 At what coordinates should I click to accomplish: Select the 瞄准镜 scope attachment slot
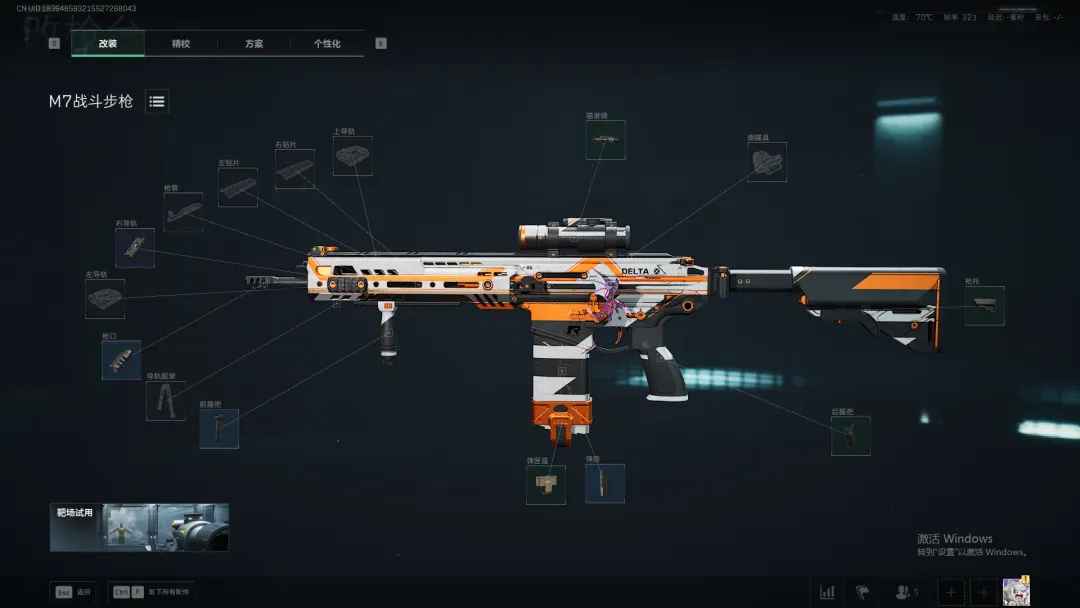[x=605, y=140]
